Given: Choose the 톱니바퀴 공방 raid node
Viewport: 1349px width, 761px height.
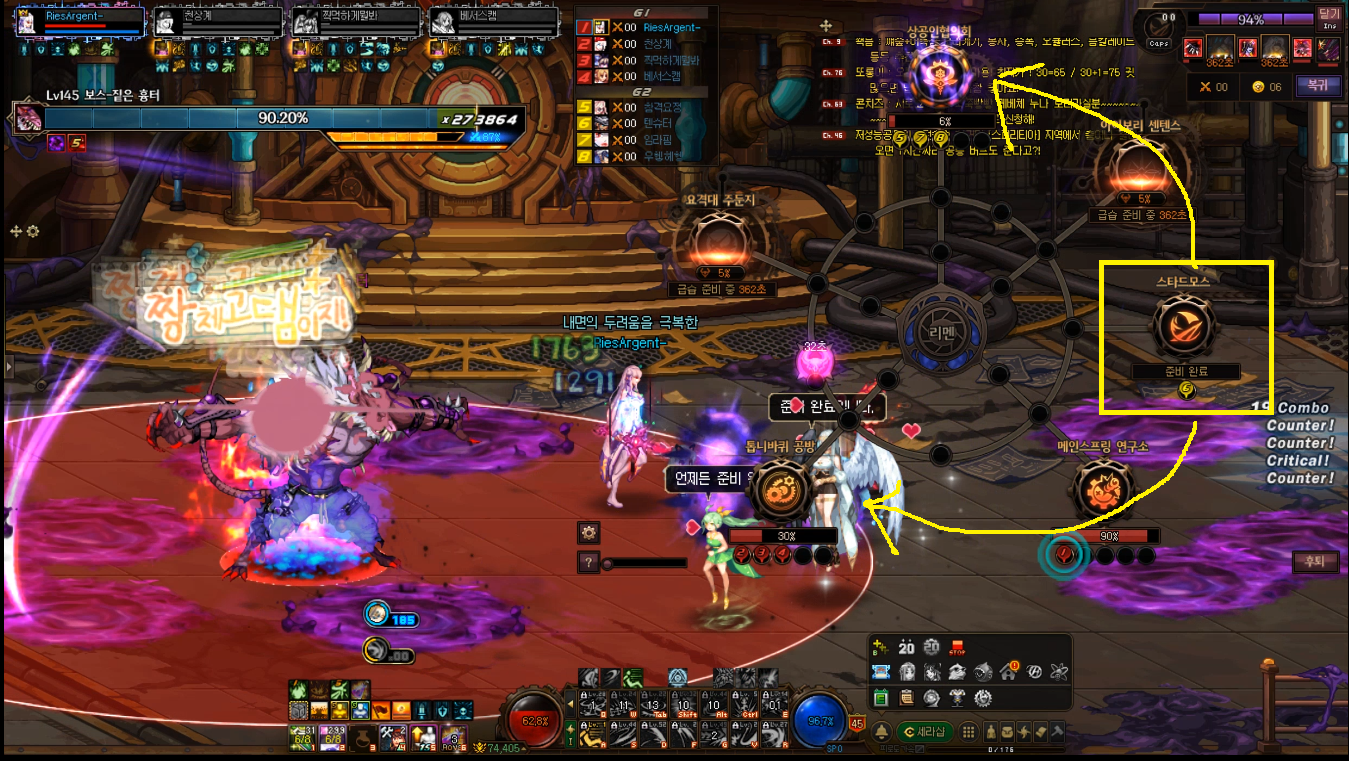Looking at the screenshot, I should pos(777,490).
